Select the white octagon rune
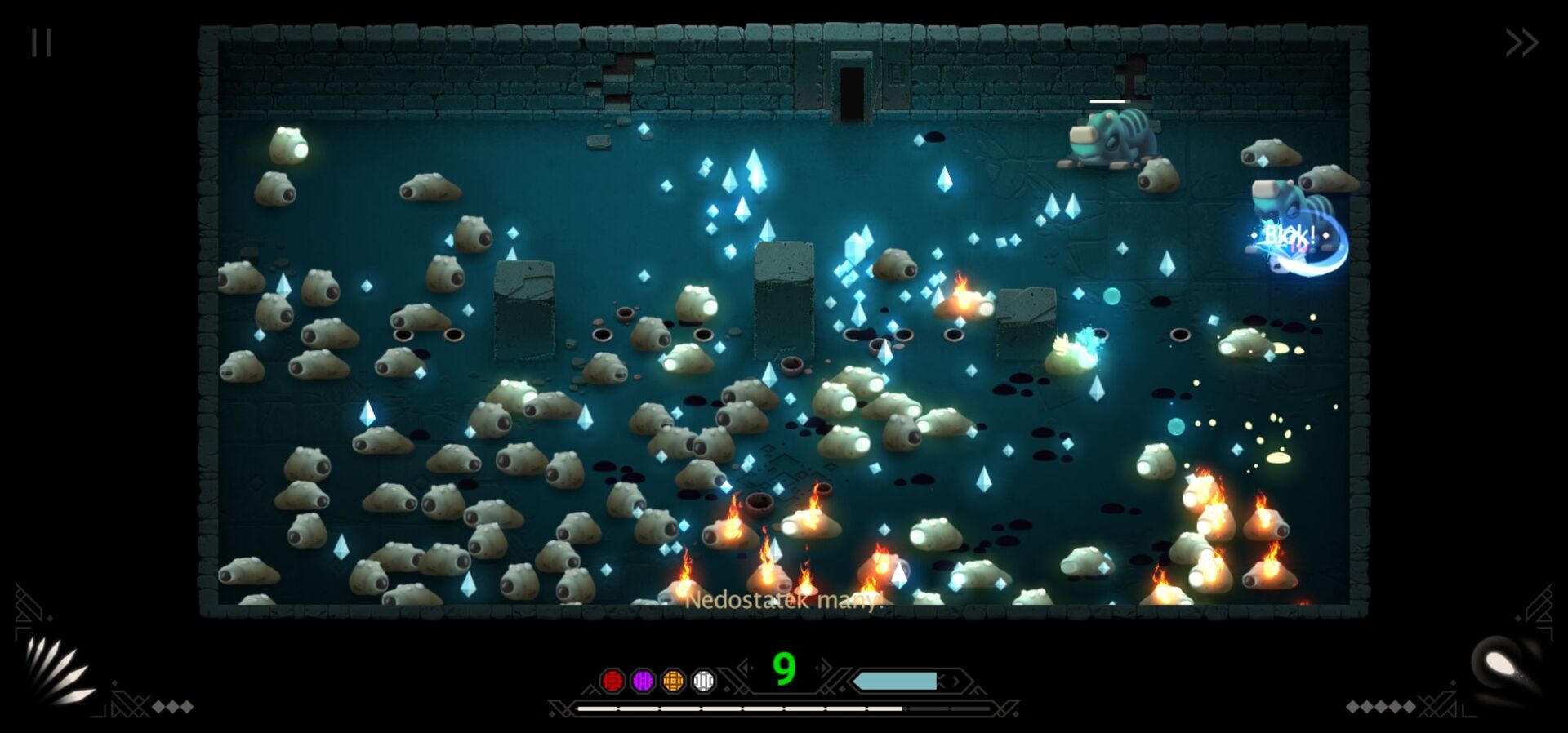This screenshot has width=1568, height=733. [x=703, y=681]
